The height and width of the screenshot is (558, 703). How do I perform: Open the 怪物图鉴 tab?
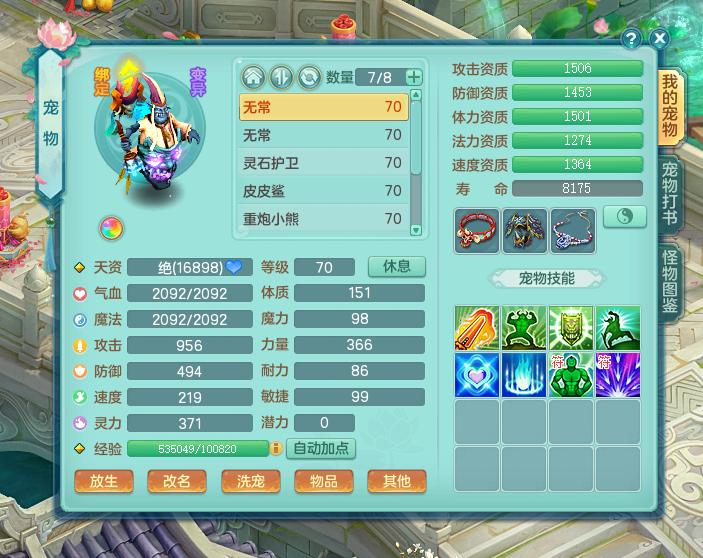tap(670, 281)
